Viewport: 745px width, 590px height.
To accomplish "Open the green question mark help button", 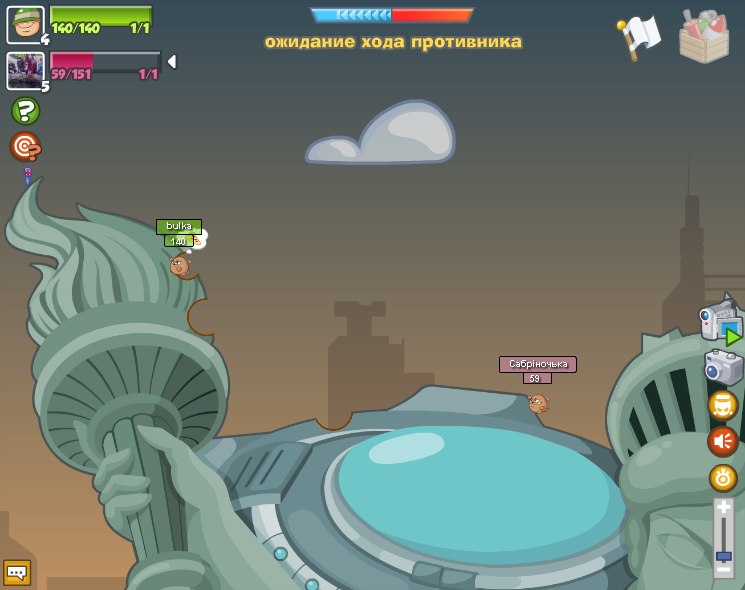I will (25, 111).
